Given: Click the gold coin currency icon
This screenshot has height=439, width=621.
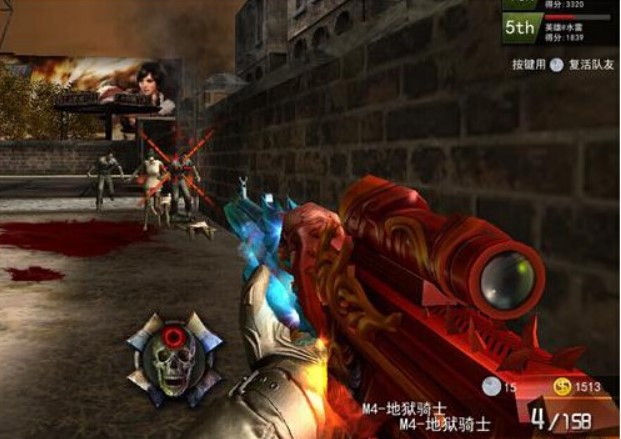Looking at the screenshot, I should tap(562, 388).
